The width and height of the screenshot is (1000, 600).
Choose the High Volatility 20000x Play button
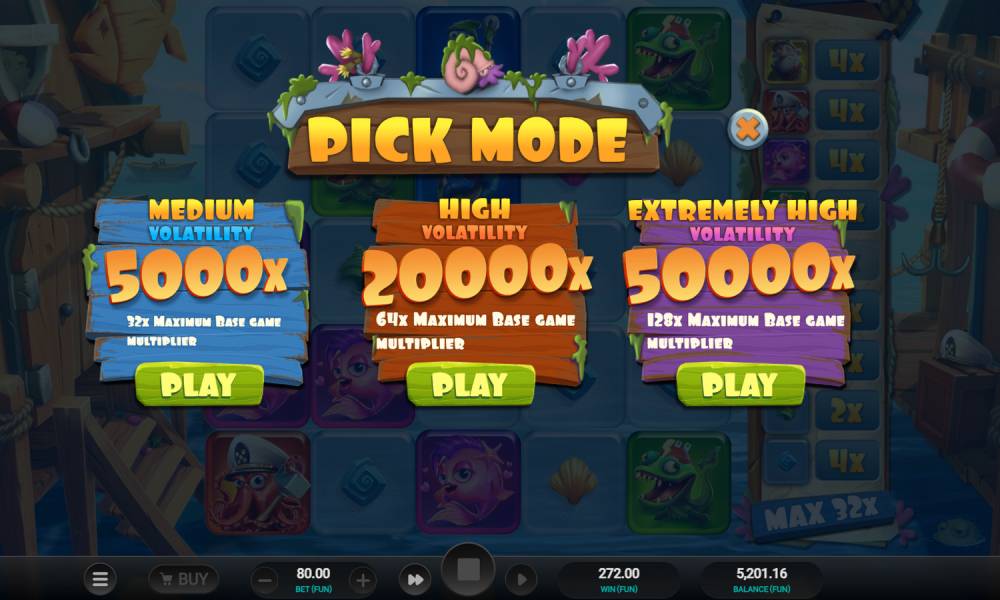(471, 385)
